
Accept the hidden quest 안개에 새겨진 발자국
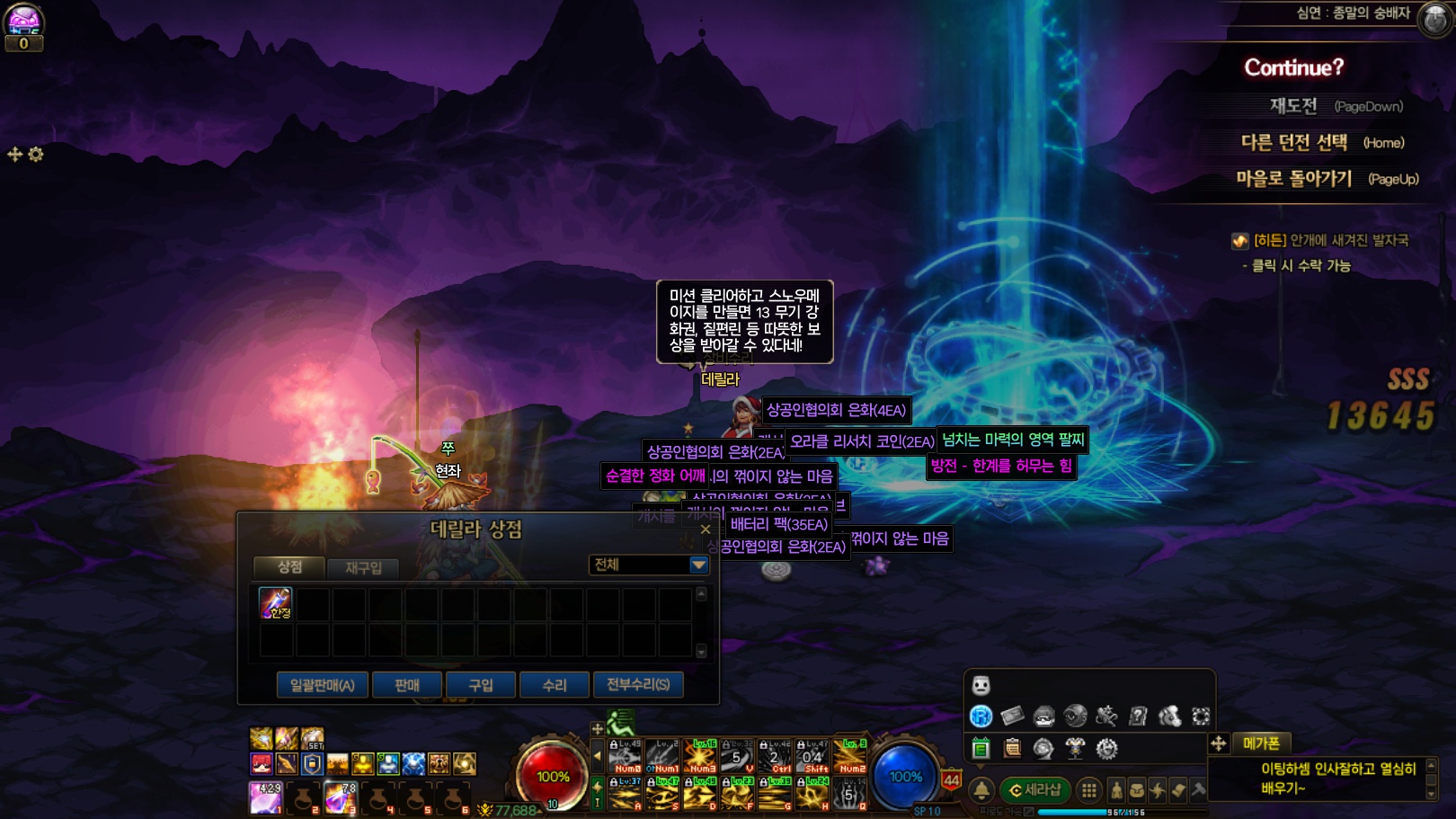(1330, 241)
